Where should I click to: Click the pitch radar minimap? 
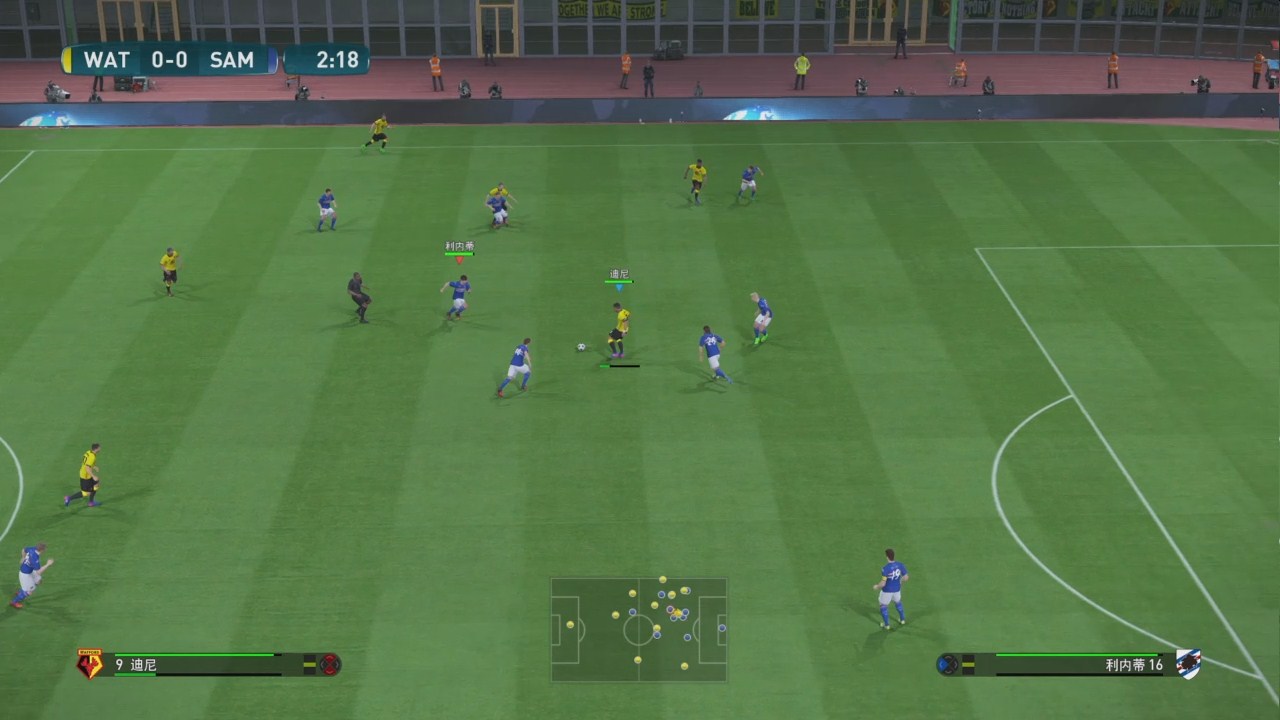pyautogui.click(x=639, y=629)
